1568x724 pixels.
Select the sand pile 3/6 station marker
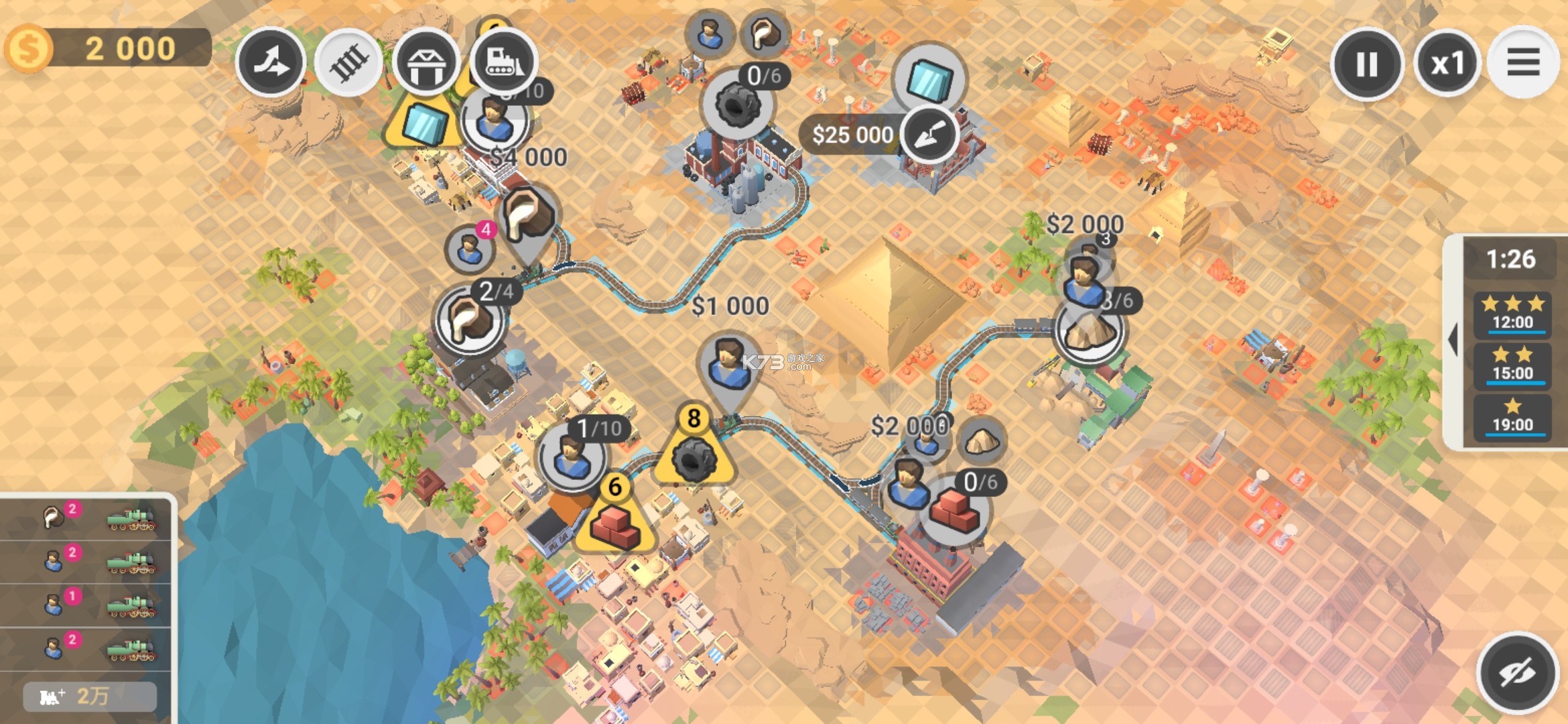[1090, 330]
